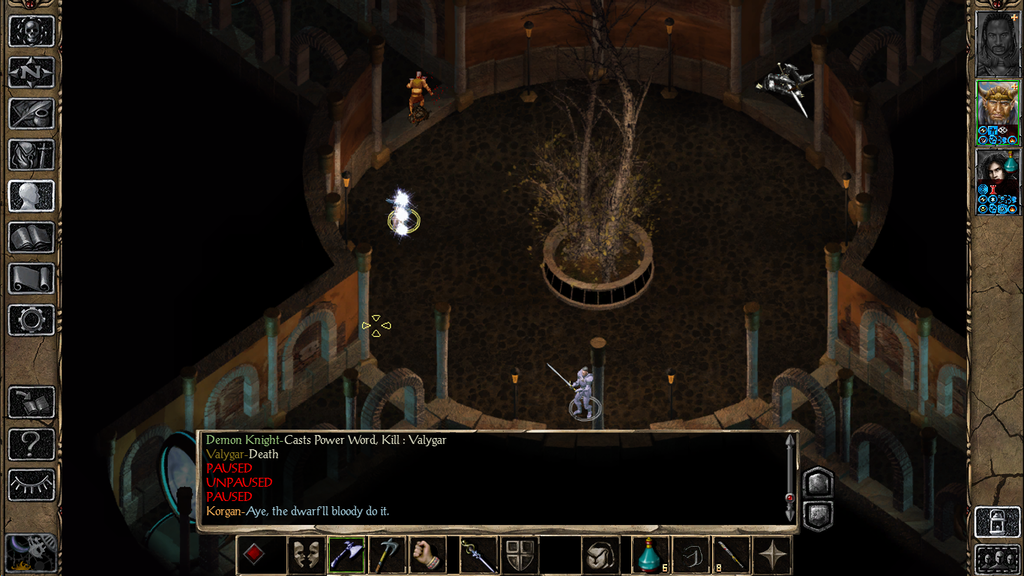Choose the talk masks action

coord(304,555)
